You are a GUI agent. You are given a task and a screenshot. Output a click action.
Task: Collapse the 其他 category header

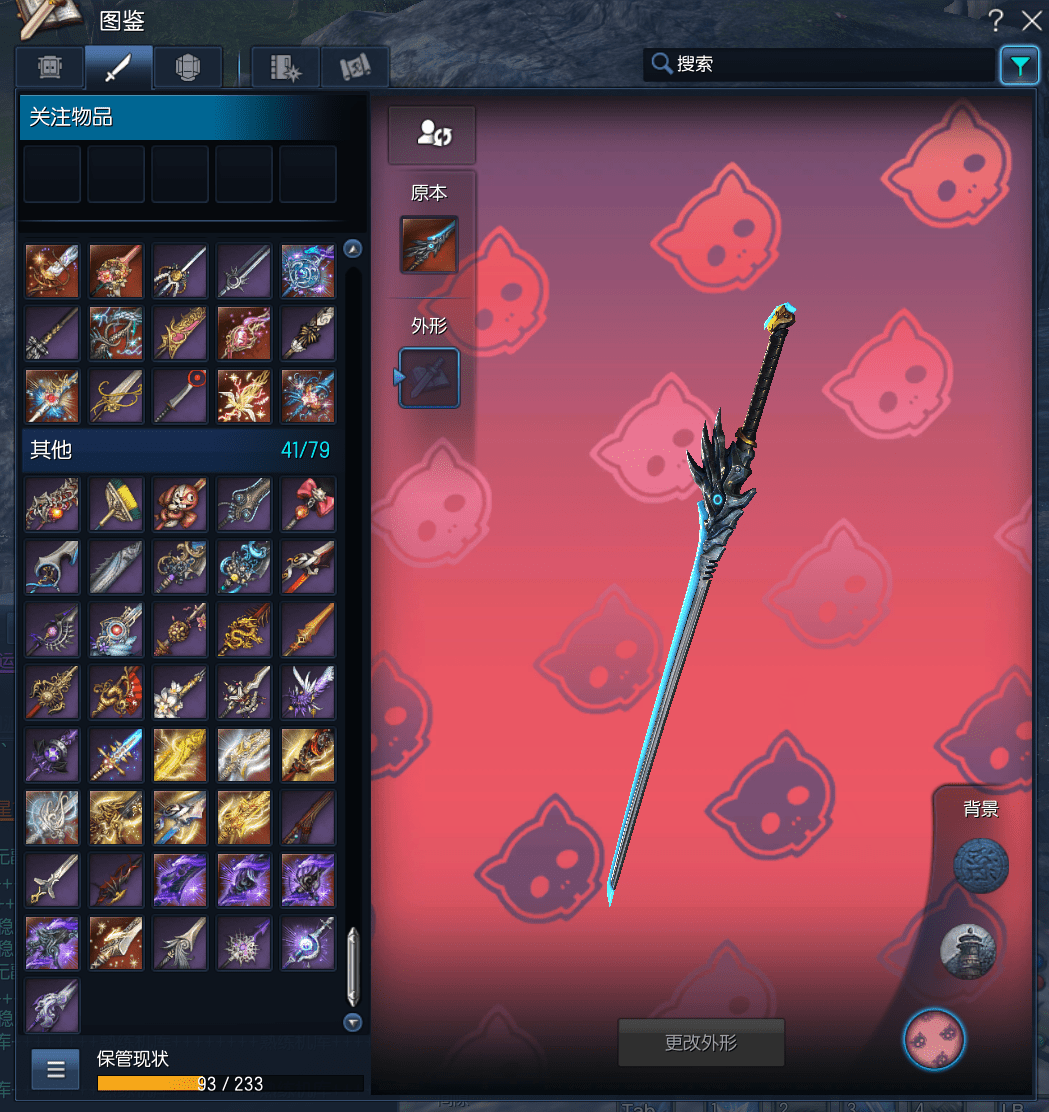point(180,450)
